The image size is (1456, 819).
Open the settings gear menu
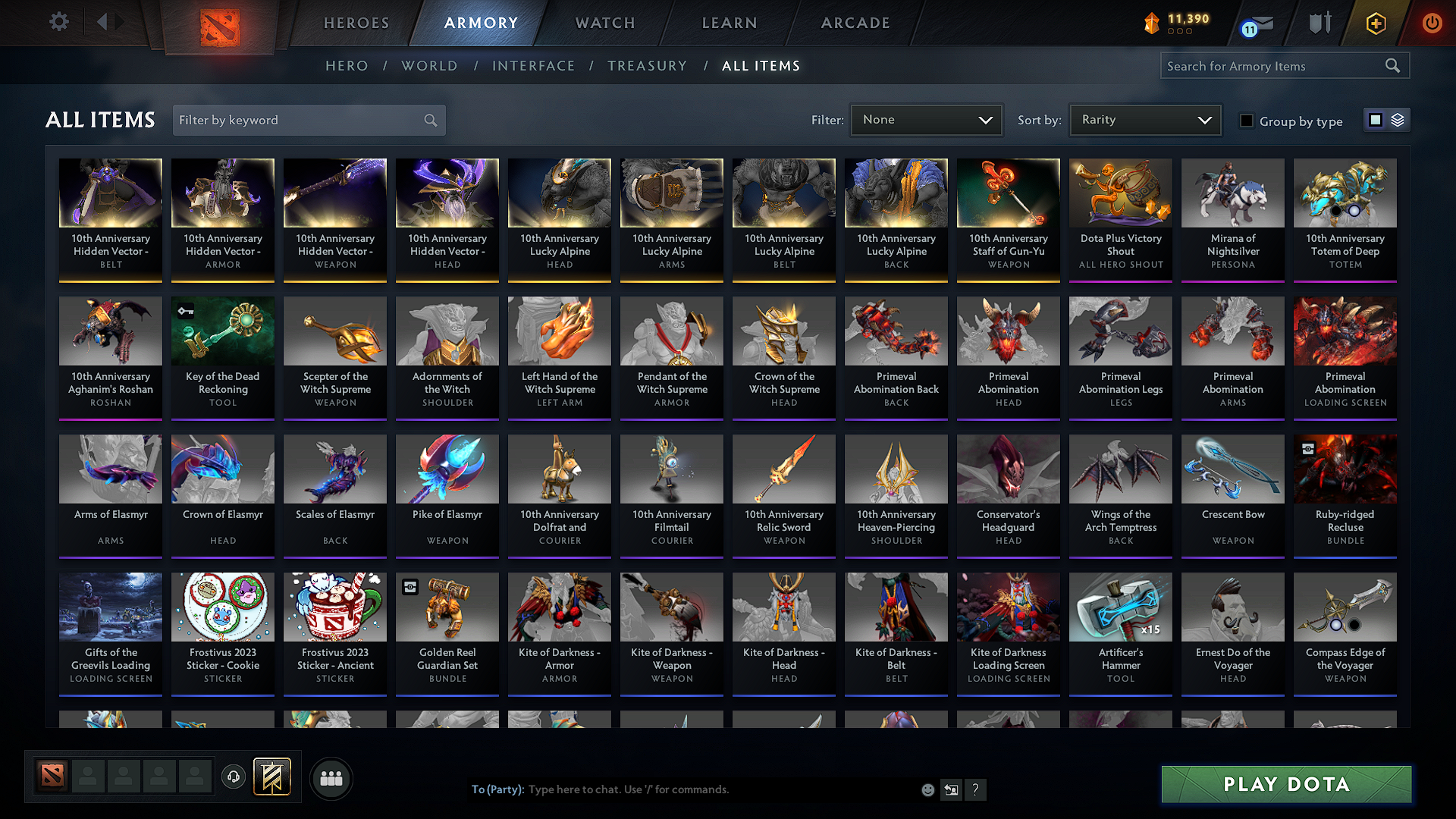(x=58, y=22)
